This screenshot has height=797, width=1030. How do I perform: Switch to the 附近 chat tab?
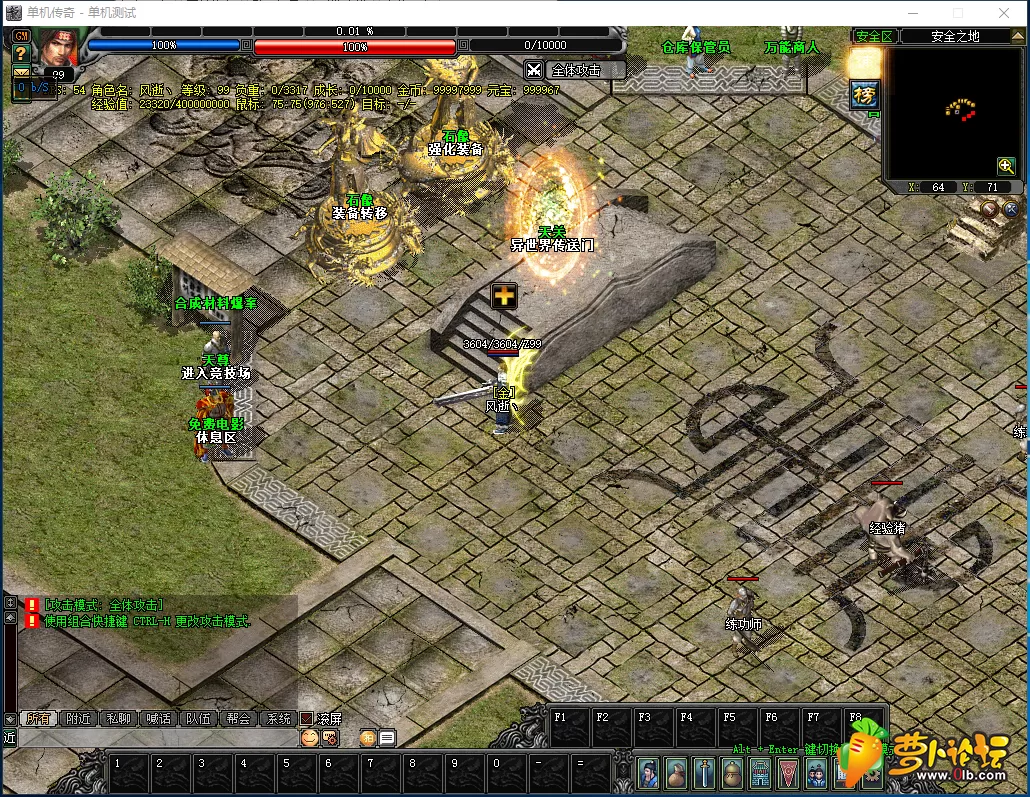(x=76, y=718)
